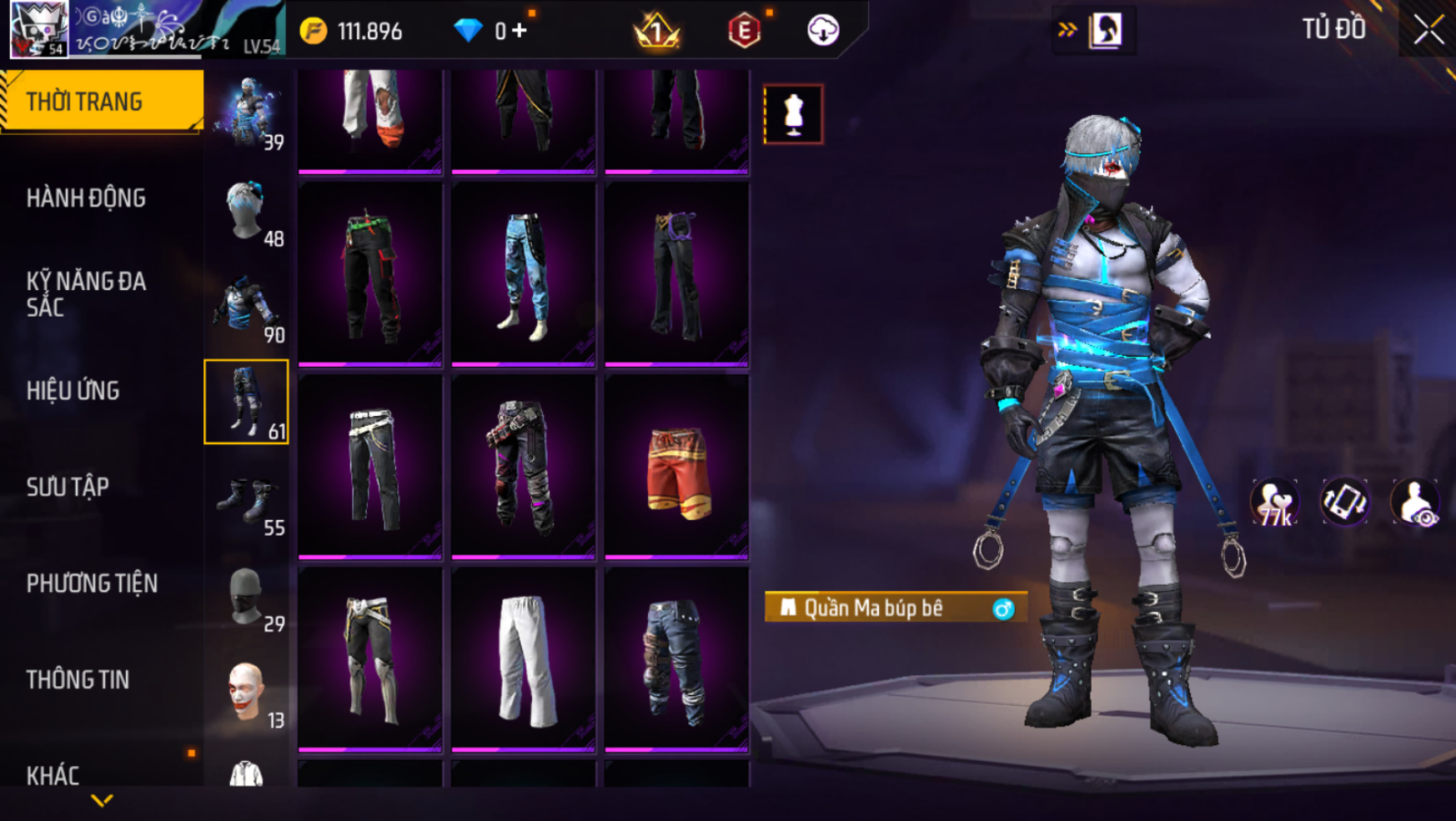The image size is (1456, 821).
Task: Pick the light blue jeans
Action: [524, 275]
